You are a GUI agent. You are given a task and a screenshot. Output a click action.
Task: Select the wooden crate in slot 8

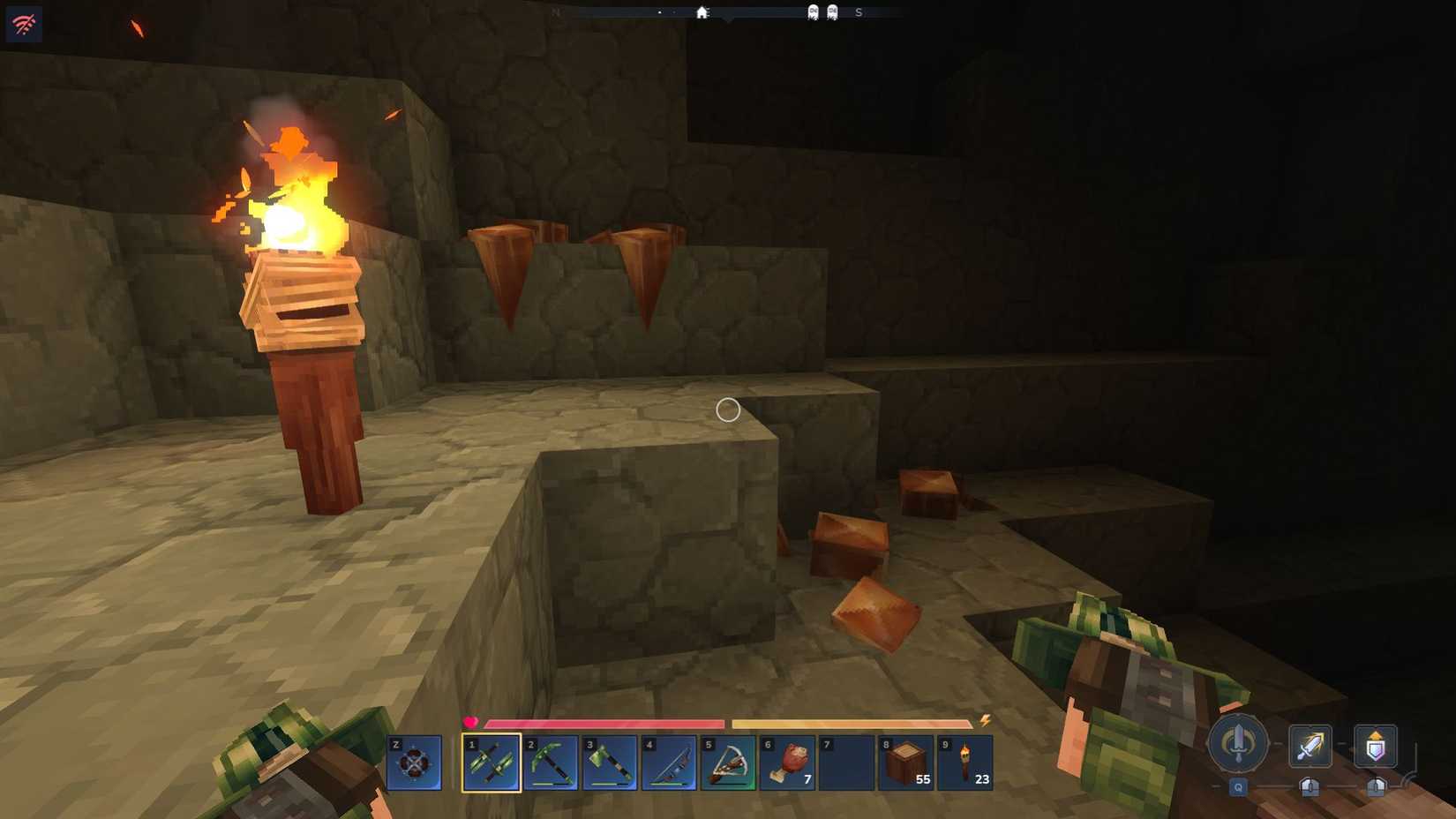[907, 764]
